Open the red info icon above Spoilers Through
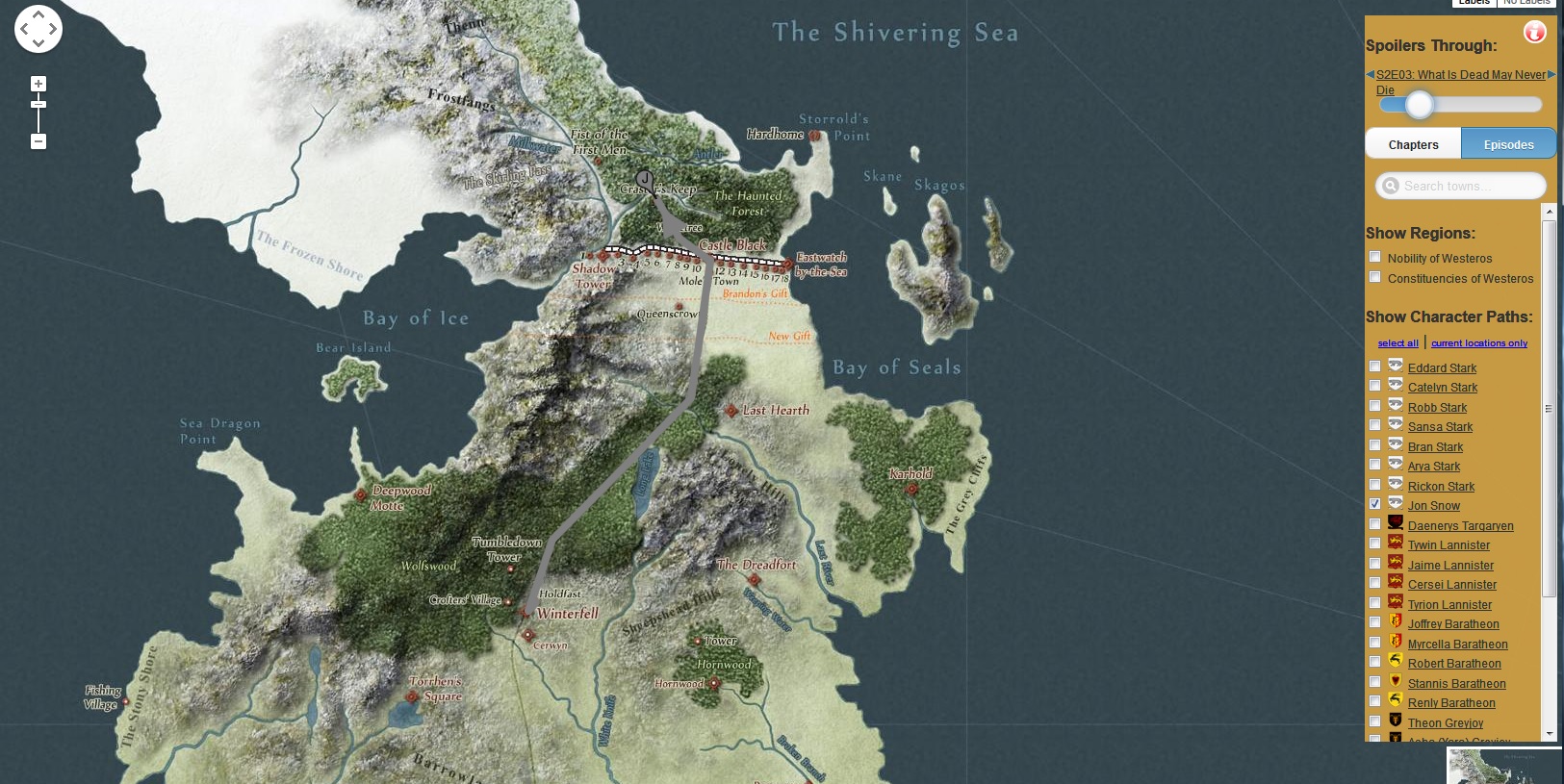 1534,31
